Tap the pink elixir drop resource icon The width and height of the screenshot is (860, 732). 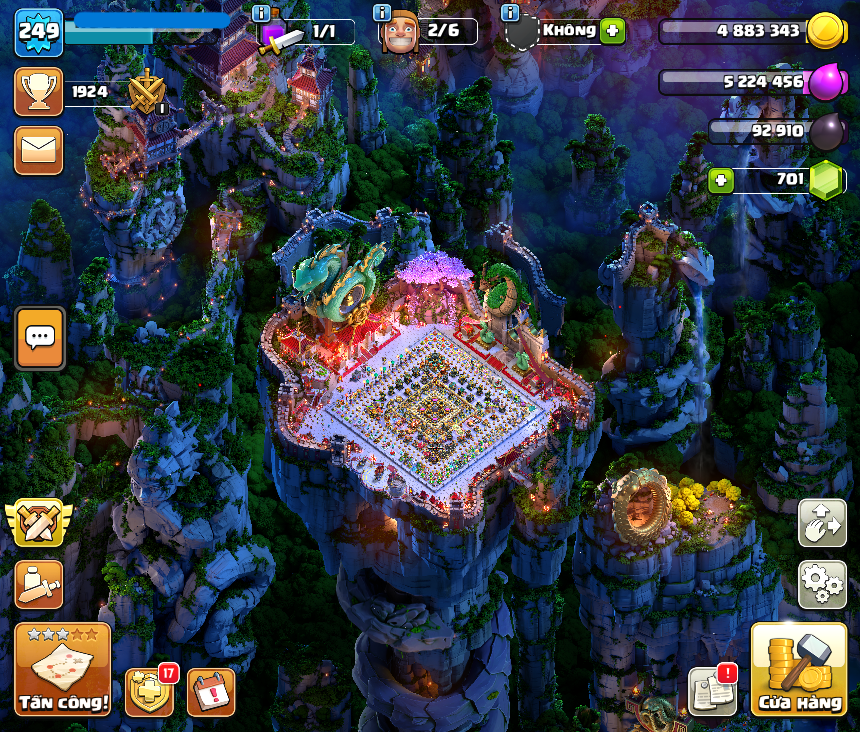tap(826, 82)
